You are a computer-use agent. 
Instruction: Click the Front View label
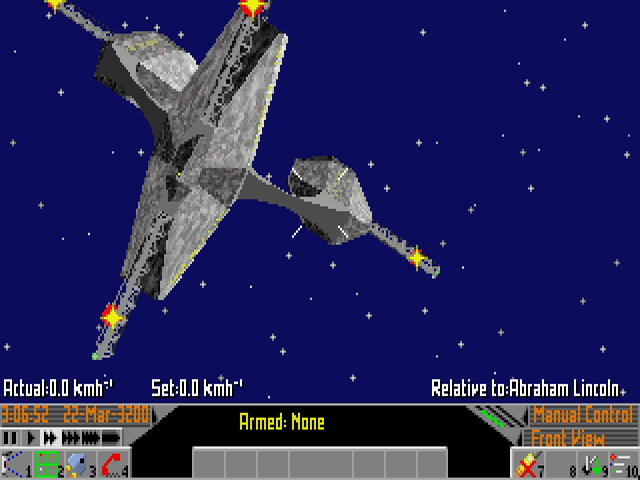tap(567, 438)
